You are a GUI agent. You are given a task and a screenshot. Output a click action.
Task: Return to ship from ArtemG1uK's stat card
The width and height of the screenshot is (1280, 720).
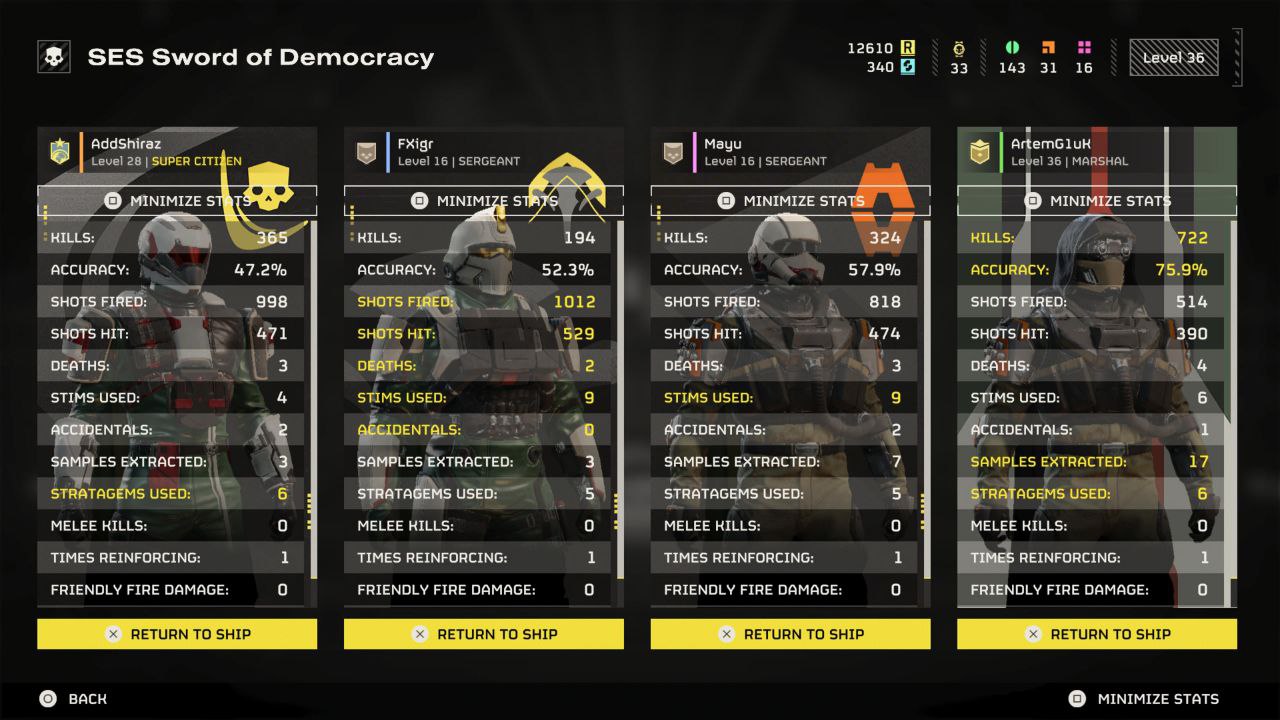pos(1097,634)
